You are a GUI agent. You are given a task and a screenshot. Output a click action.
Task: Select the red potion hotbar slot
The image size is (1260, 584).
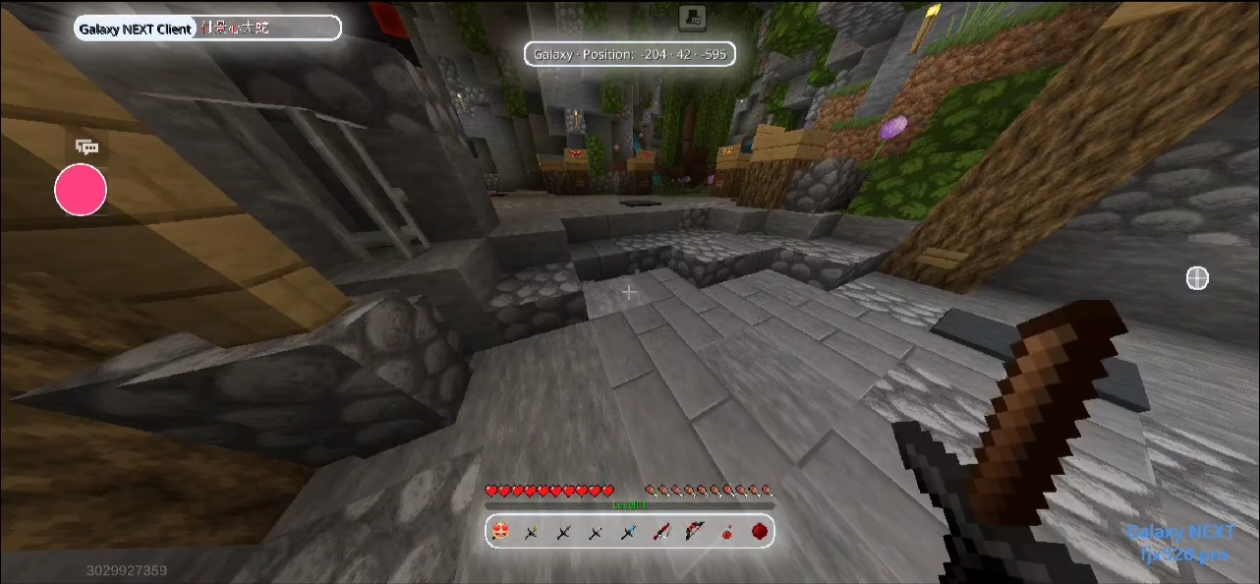(x=726, y=532)
